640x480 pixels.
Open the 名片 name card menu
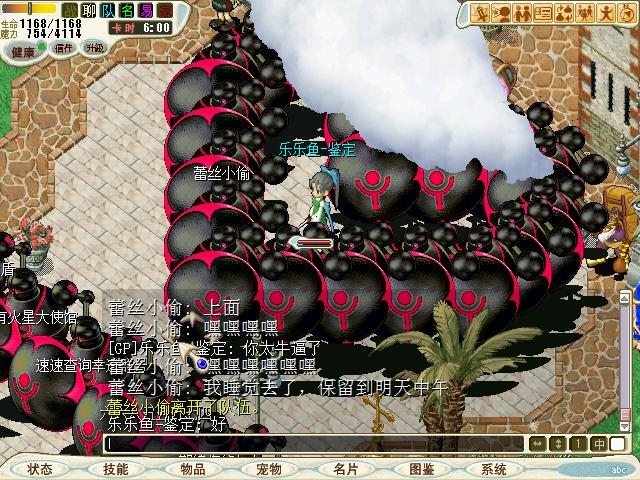click(x=345, y=468)
